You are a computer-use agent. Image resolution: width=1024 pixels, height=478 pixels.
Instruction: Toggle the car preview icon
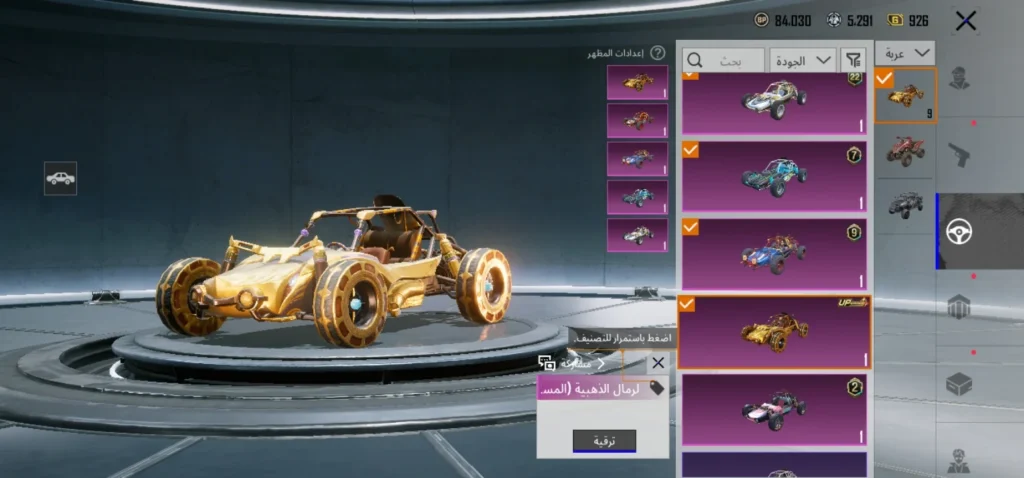pyautogui.click(x=60, y=178)
